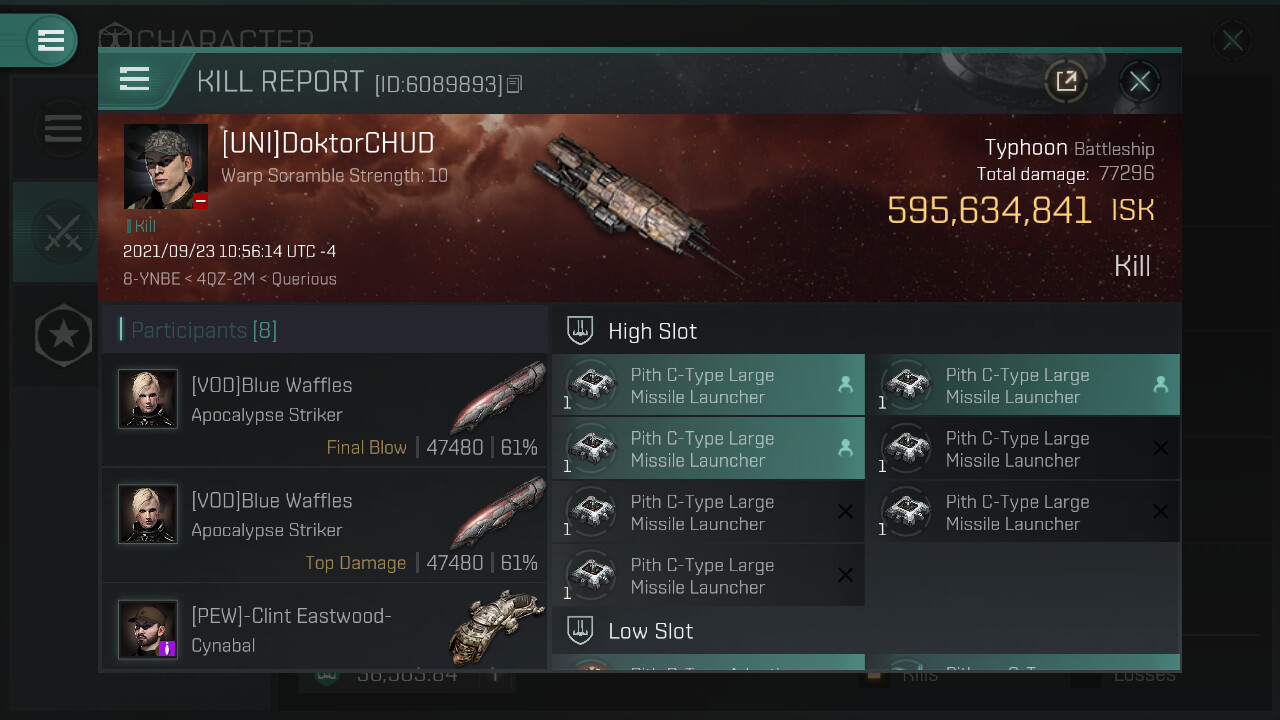Select participant -Clint Eastwood- flying Cynabal
Viewport: 1280px width, 720px height.
click(x=324, y=628)
